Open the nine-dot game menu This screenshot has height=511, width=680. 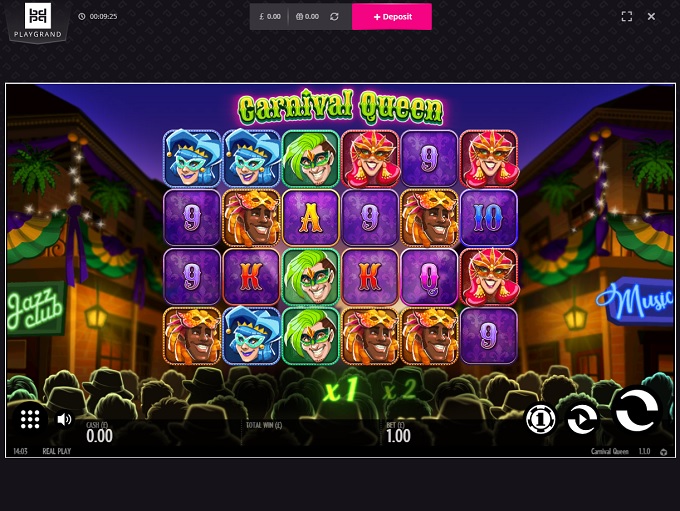tap(30, 420)
